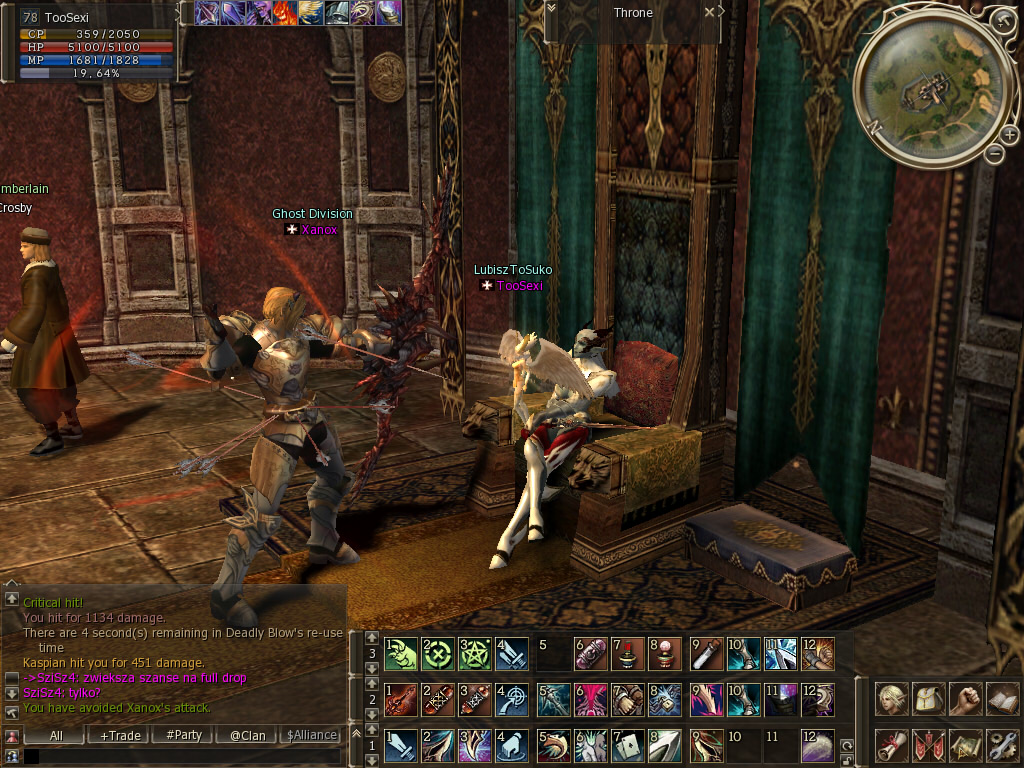Open the character status elf portrait icon

tap(892, 699)
